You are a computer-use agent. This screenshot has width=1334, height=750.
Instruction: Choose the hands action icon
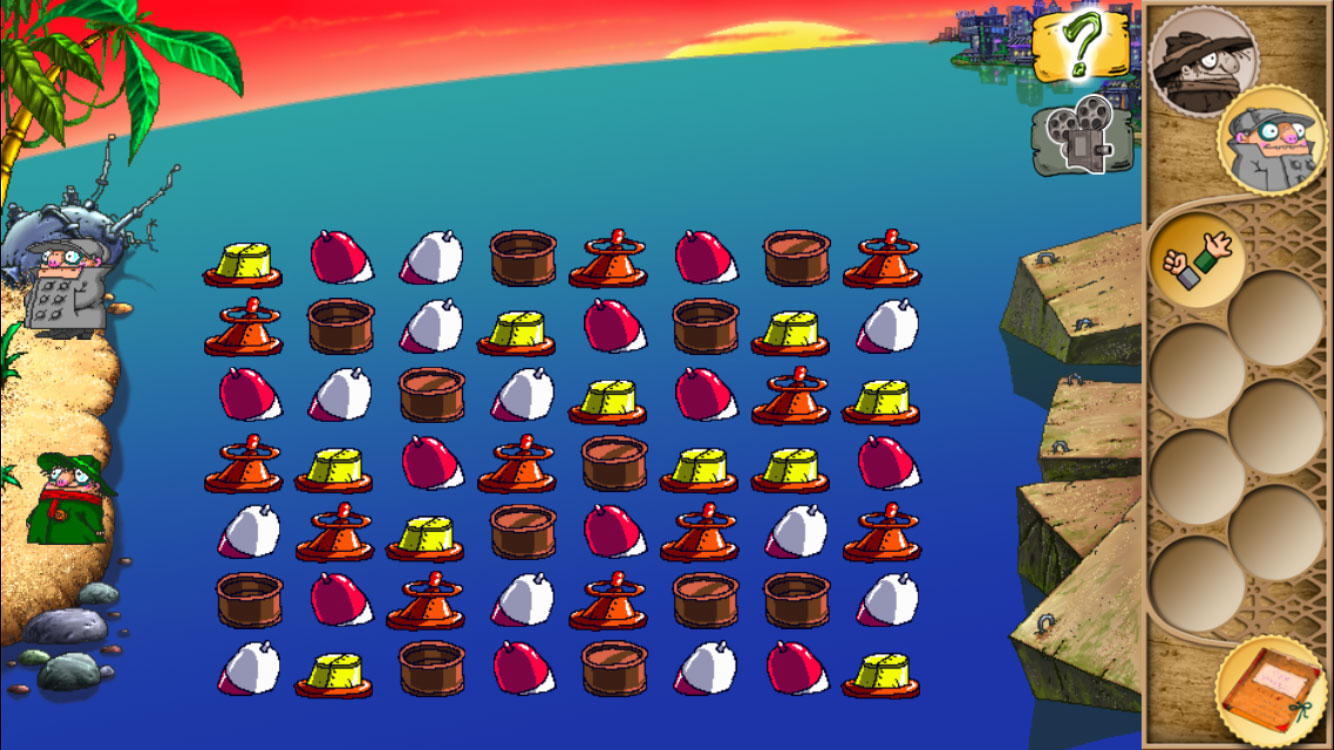tap(1196, 258)
